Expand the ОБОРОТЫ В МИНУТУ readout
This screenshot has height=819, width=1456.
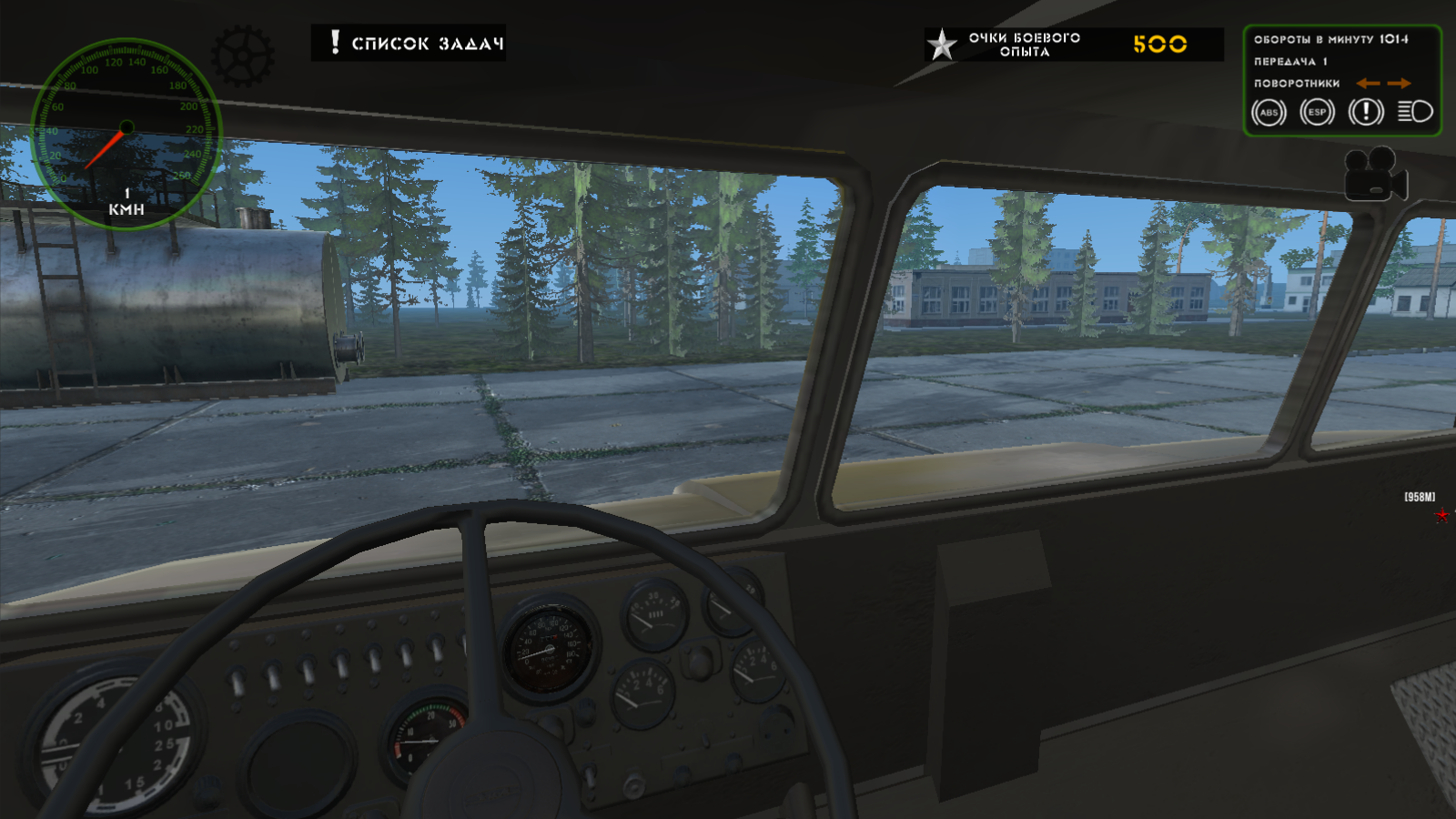tap(1329, 41)
